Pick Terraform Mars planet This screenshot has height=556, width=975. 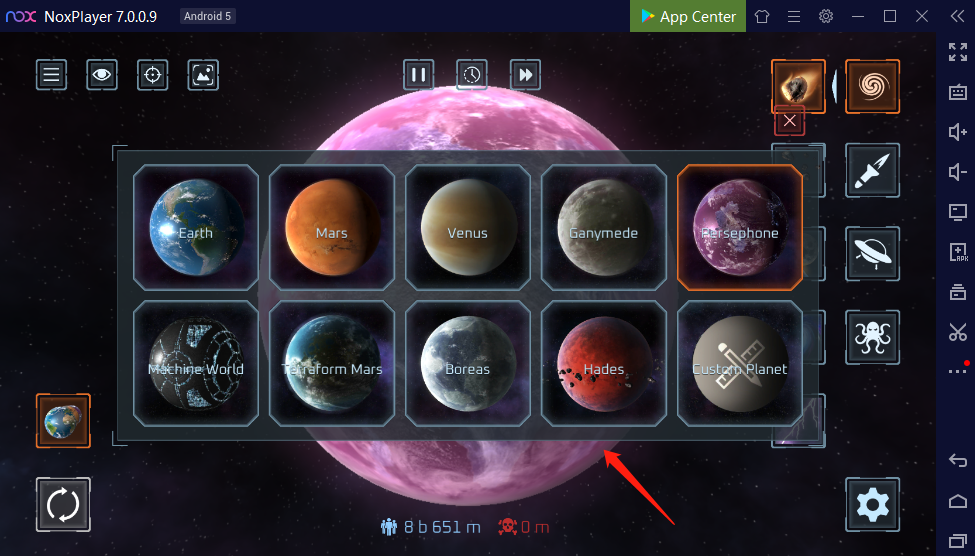332,364
